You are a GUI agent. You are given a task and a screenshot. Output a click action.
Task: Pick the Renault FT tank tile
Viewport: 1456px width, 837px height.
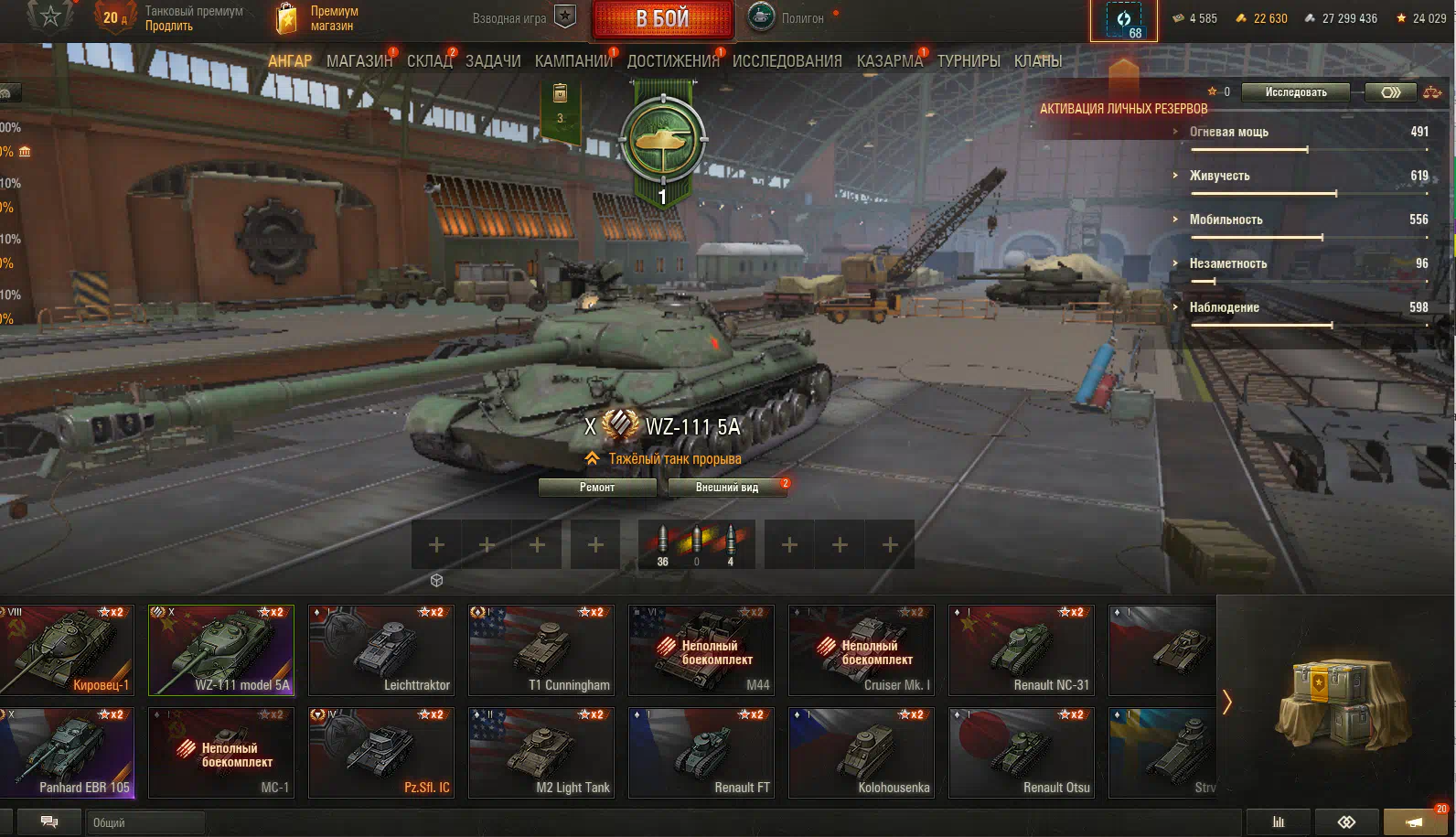[x=701, y=753]
